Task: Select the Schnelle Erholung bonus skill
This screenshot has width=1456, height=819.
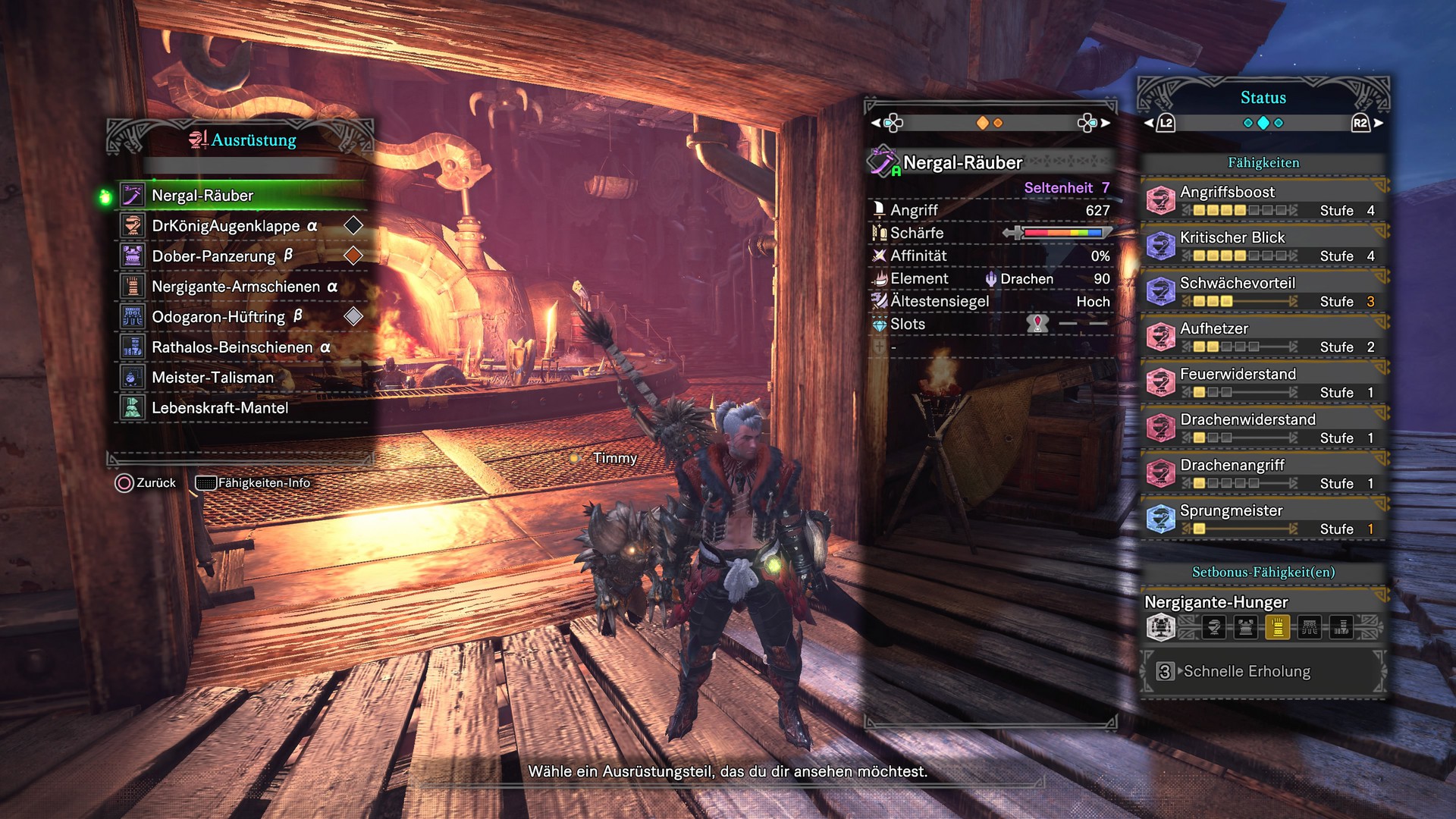Action: coord(1247,672)
